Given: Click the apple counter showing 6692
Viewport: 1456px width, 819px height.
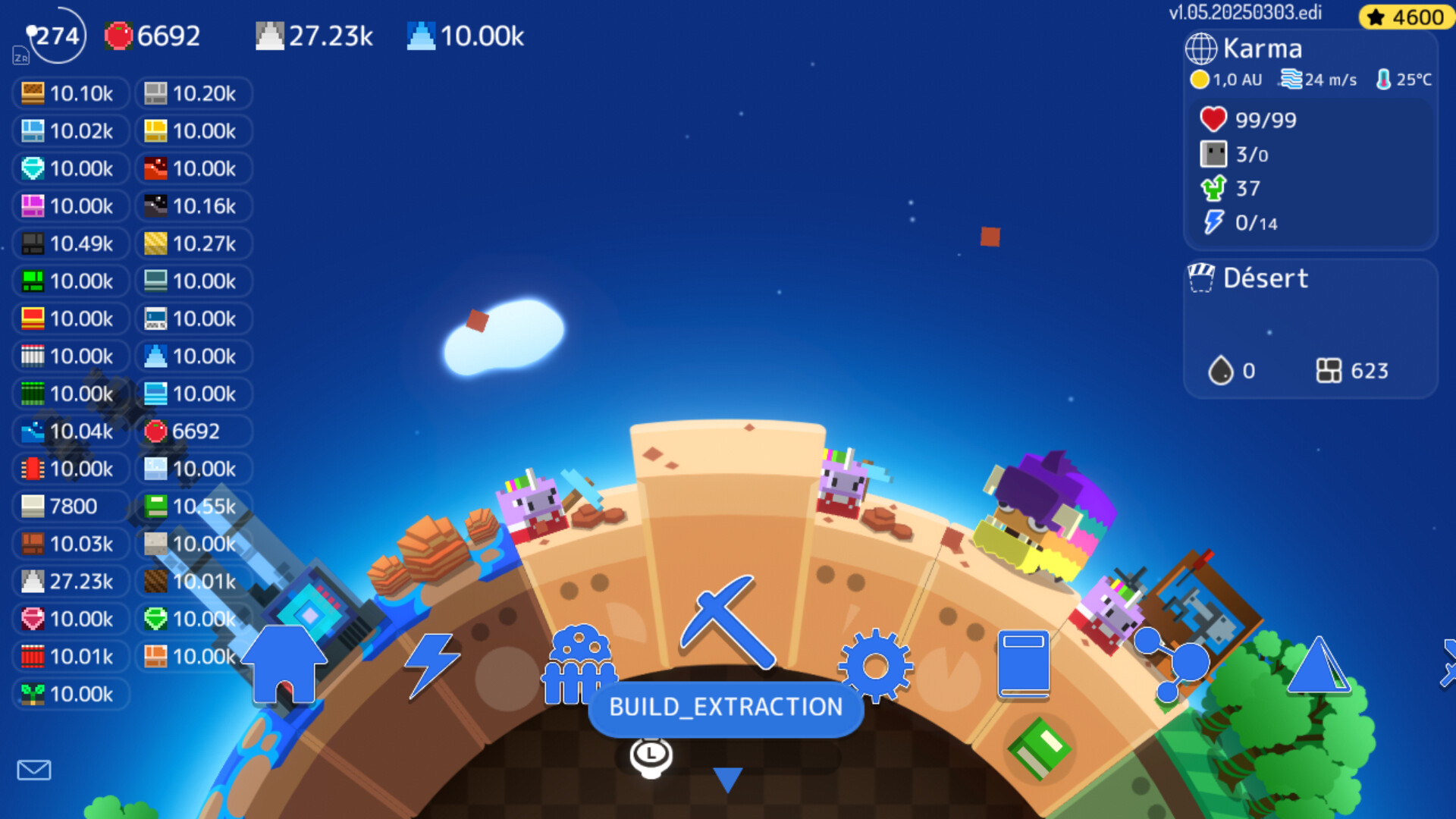Looking at the screenshot, I should pyautogui.click(x=152, y=36).
